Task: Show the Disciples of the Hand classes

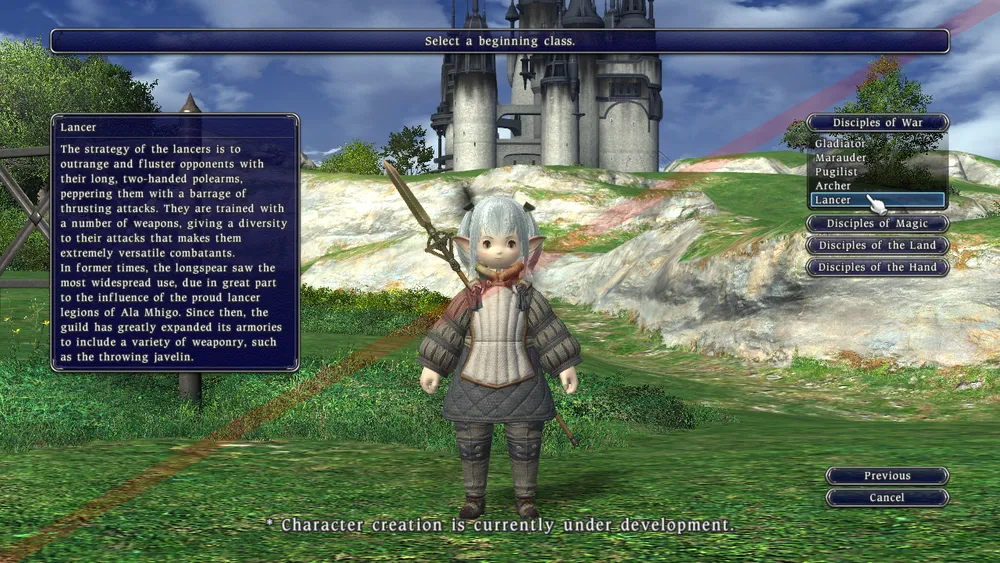Action: tap(877, 268)
